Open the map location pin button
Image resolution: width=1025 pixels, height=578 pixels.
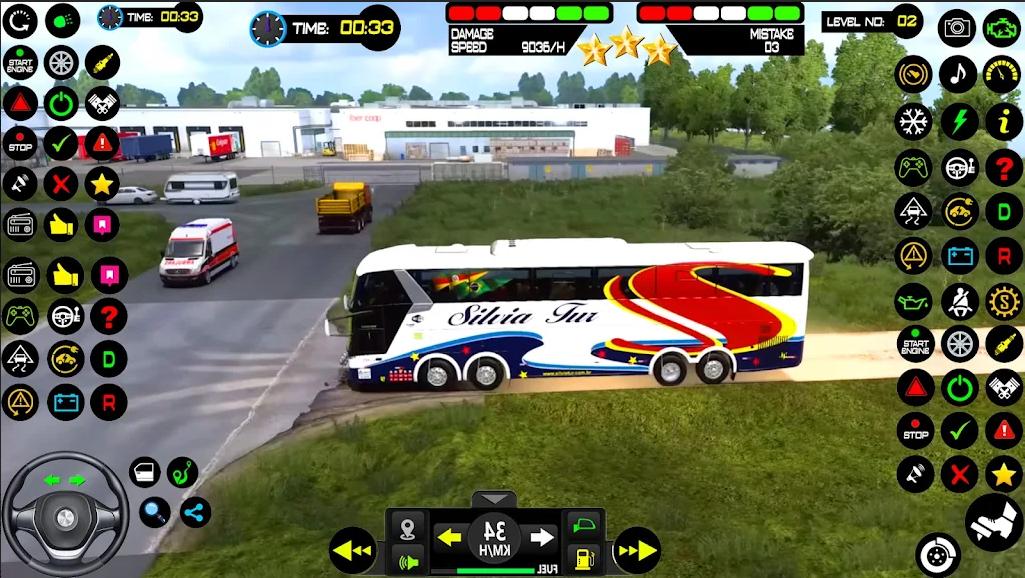point(407,527)
